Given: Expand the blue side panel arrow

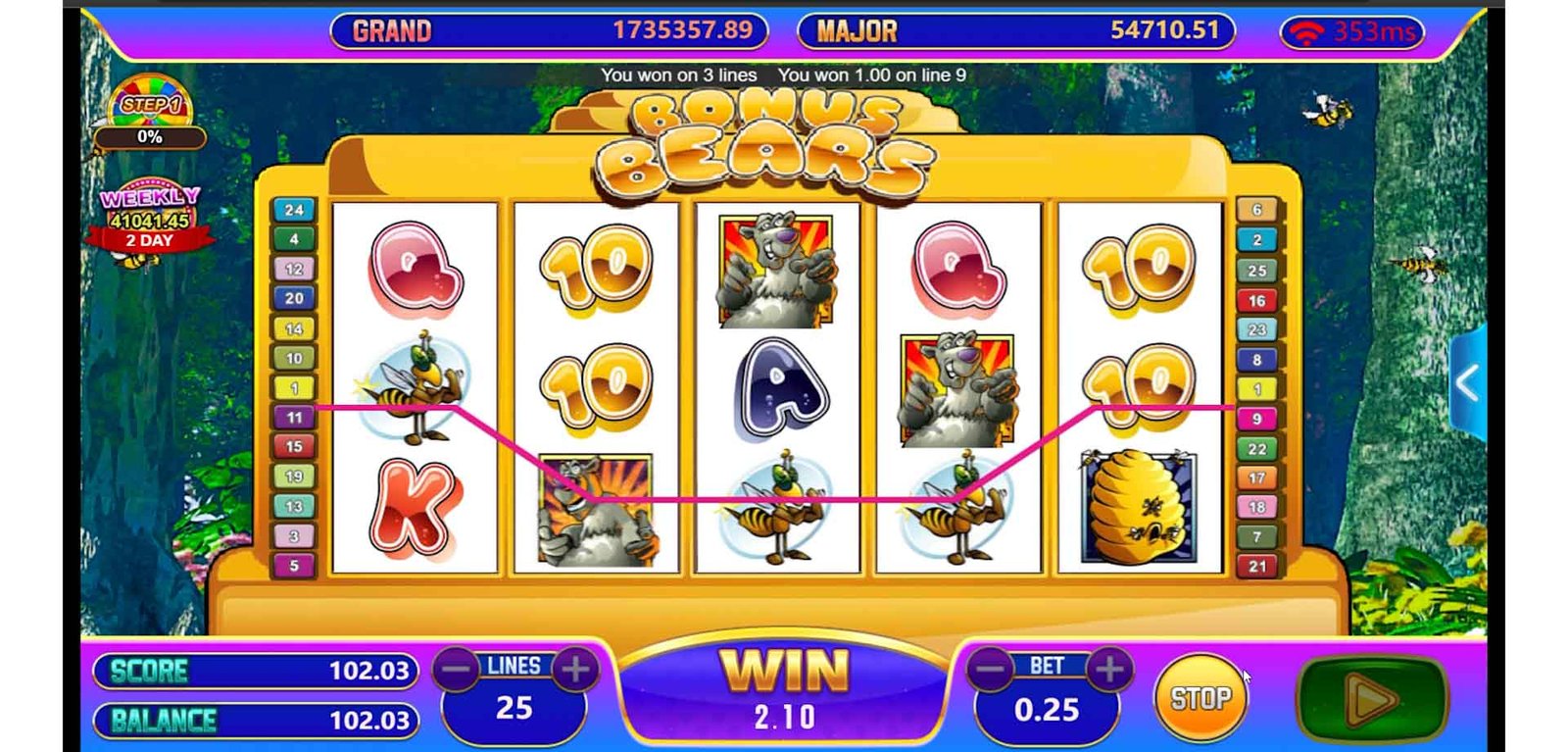Looking at the screenshot, I should click(x=1467, y=383).
